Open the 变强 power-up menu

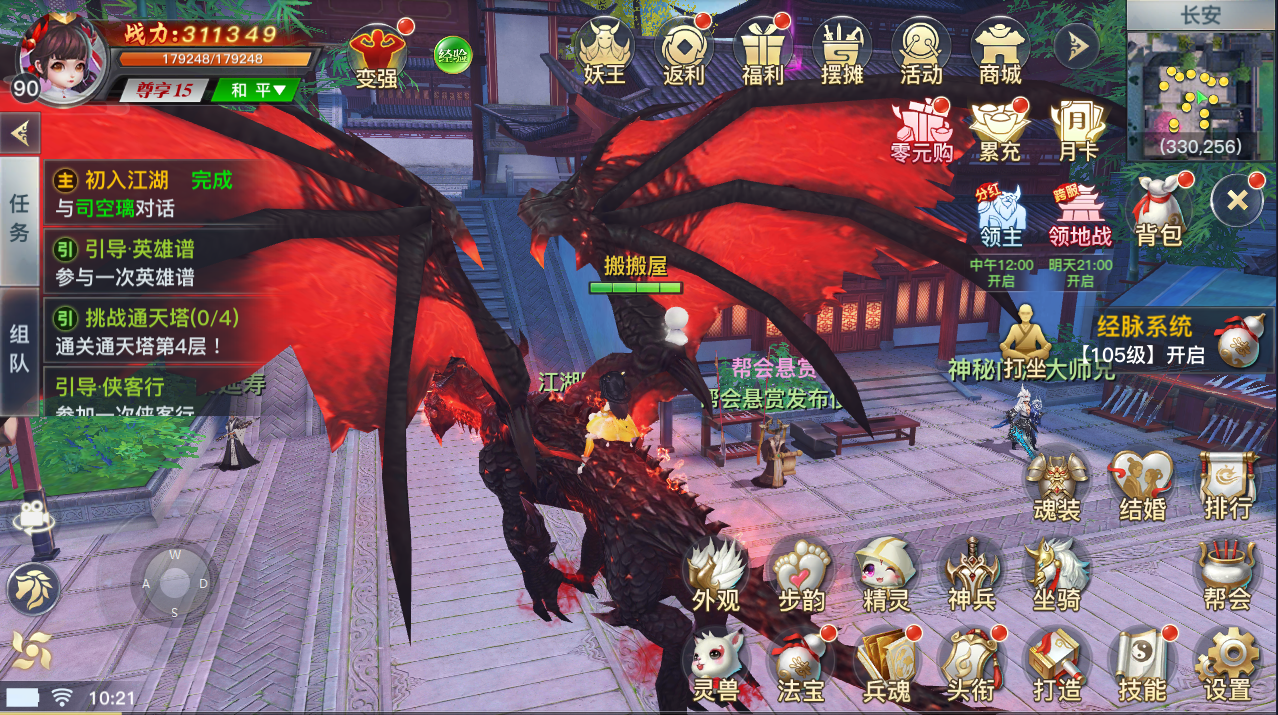click(x=377, y=56)
